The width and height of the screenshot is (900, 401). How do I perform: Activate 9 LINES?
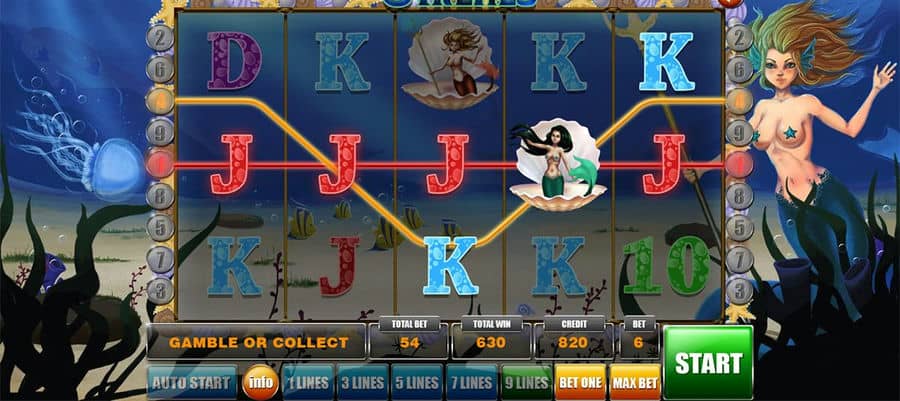524,382
